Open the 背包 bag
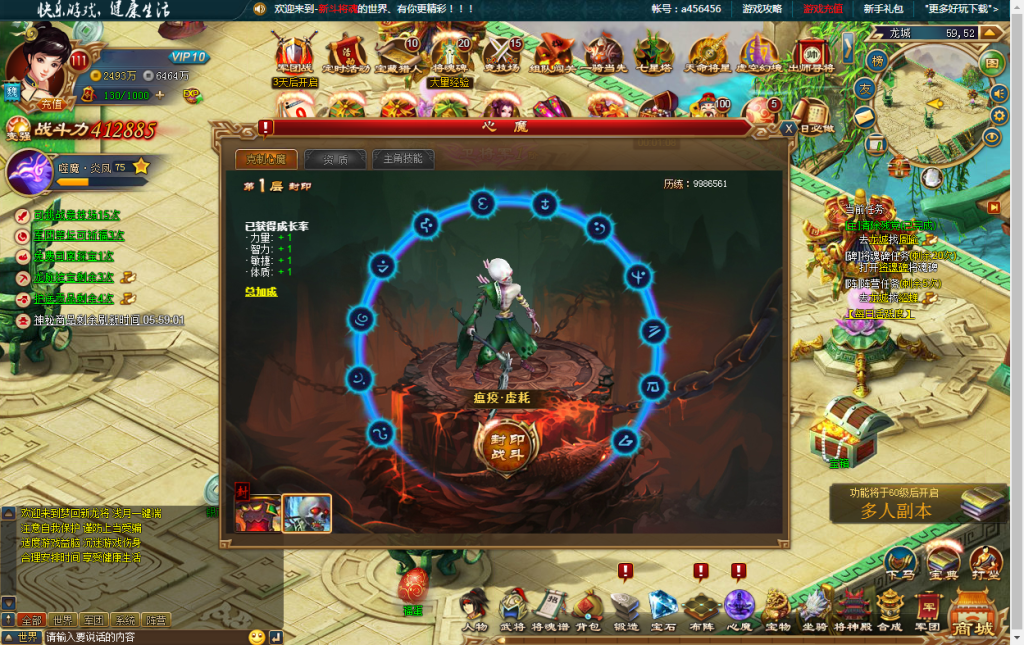The width and height of the screenshot is (1024, 645). (587, 610)
